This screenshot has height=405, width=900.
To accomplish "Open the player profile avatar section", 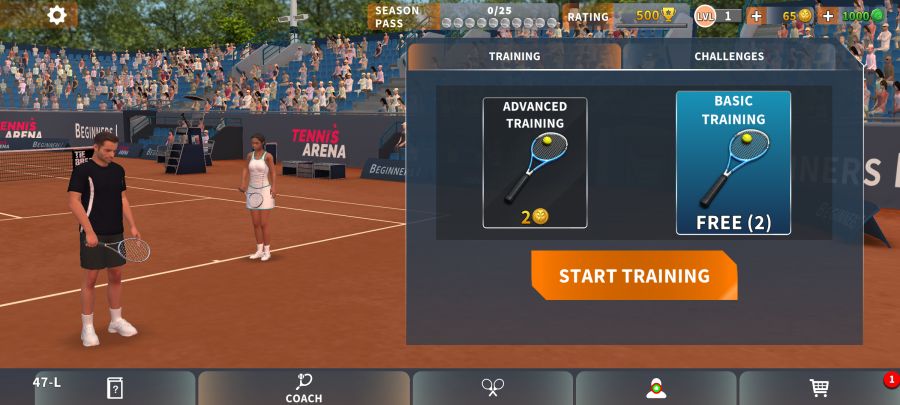I will 656,388.
